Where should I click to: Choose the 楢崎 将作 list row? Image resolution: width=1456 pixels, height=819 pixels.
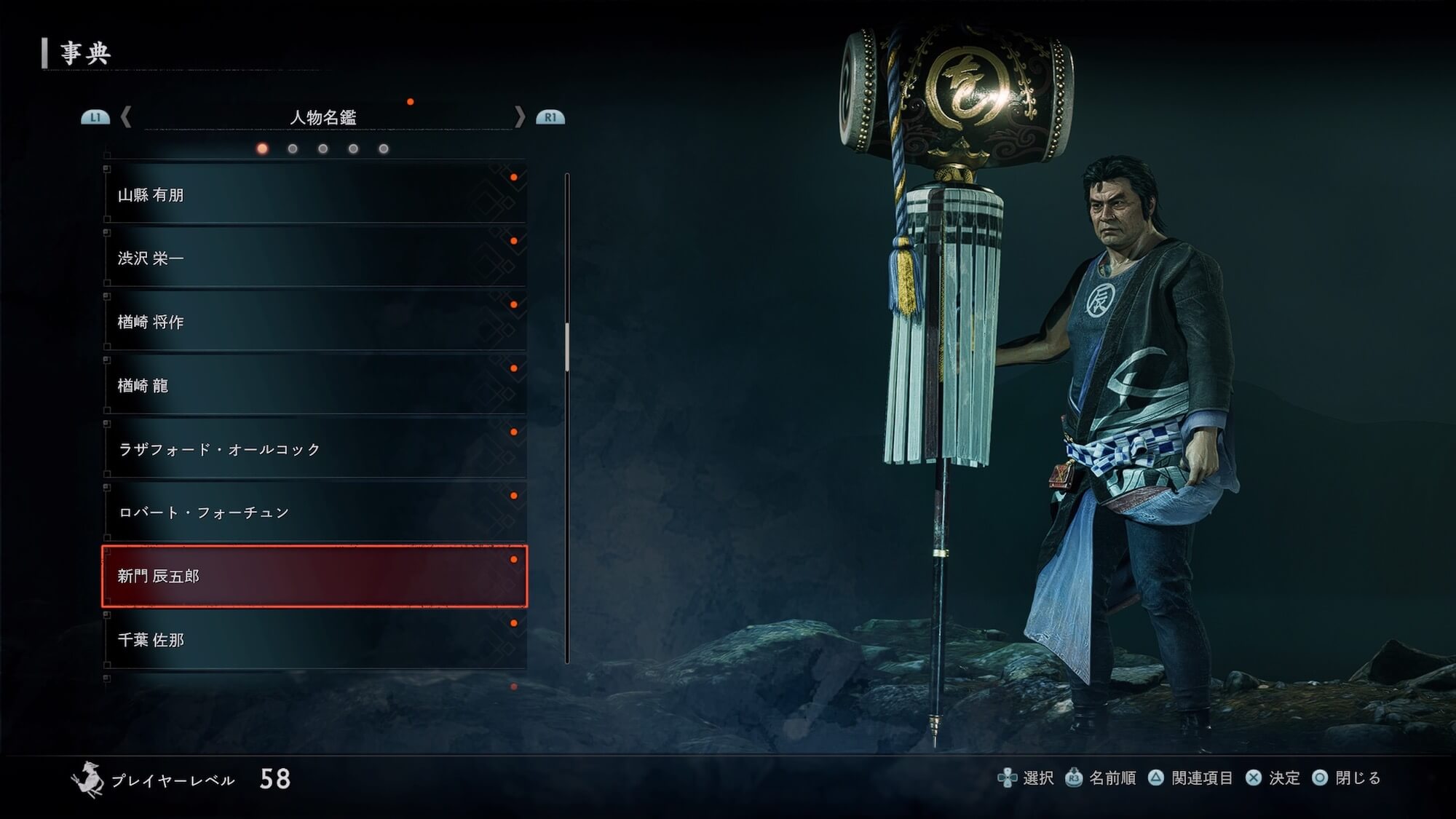coord(314,322)
